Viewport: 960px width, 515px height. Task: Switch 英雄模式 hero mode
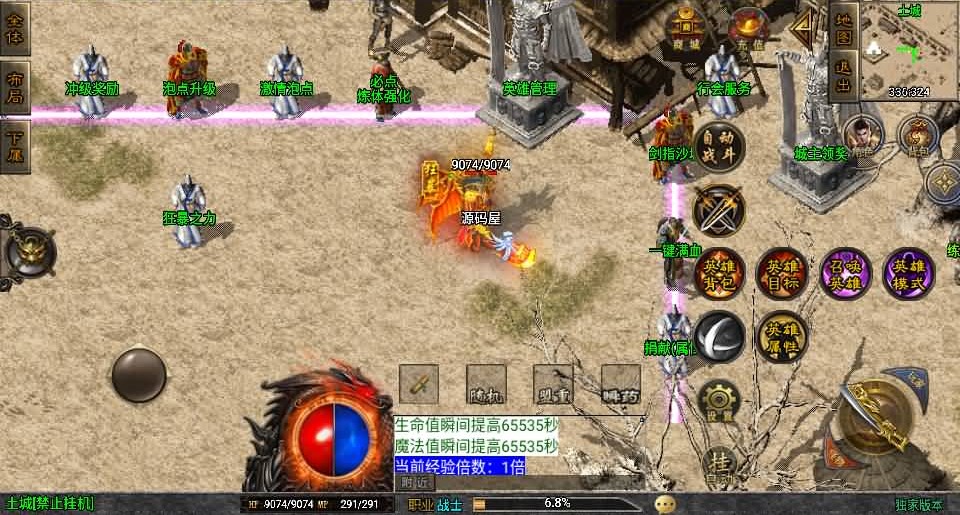tap(909, 274)
